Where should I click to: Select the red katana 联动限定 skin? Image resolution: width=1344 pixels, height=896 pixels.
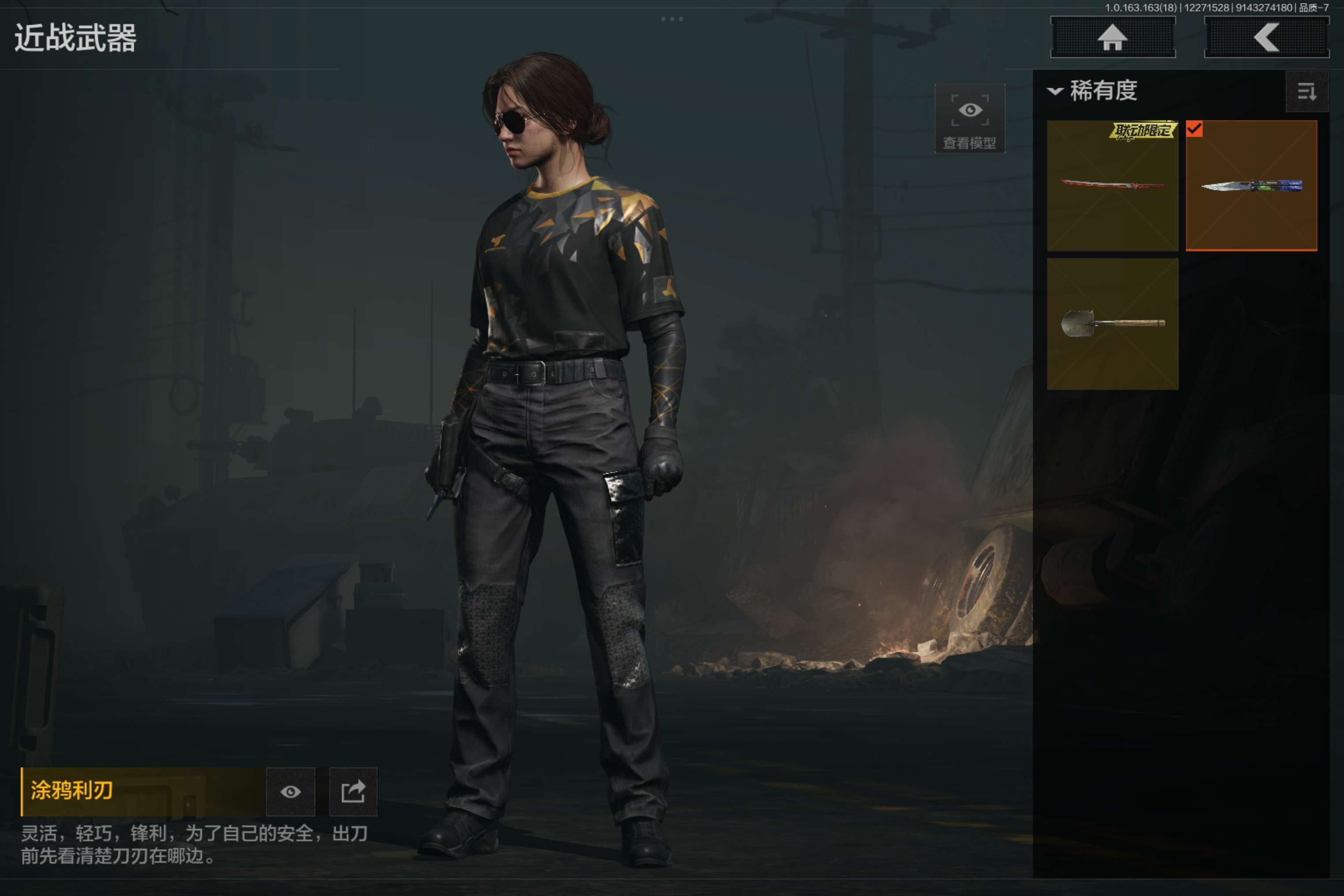pos(1112,186)
